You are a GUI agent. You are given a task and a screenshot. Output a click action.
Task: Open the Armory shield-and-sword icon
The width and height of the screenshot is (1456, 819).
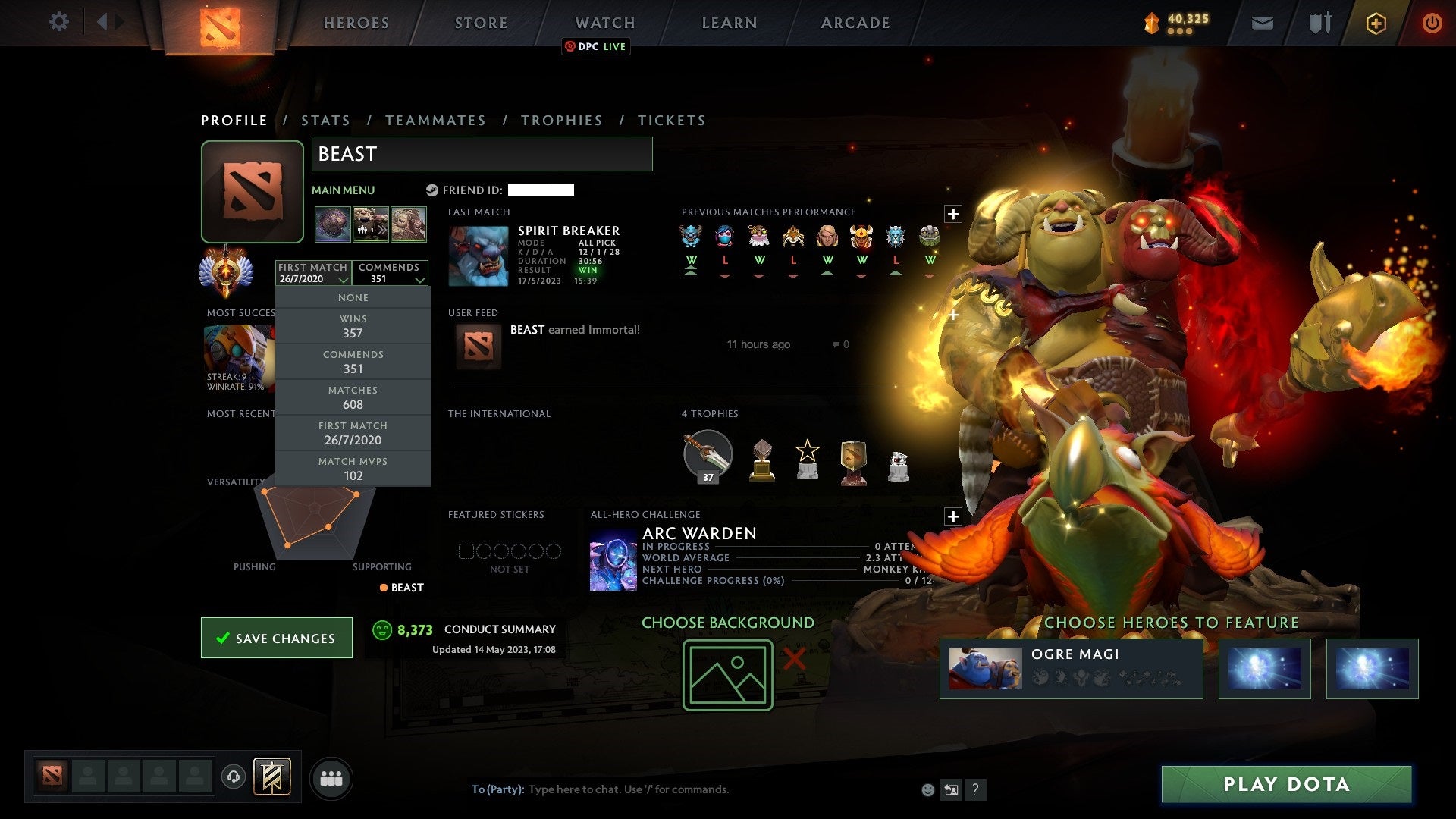(1319, 23)
